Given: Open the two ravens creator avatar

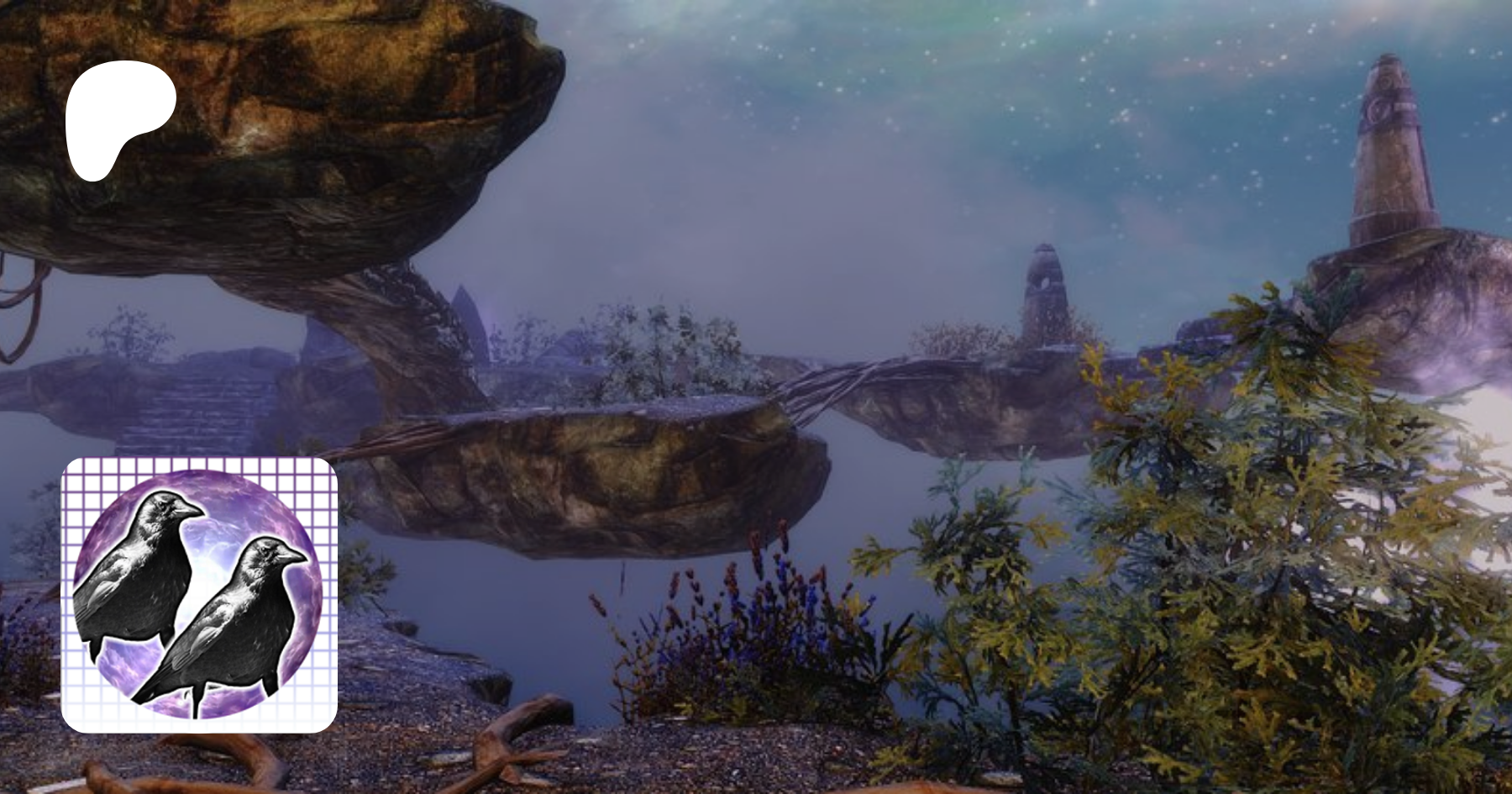Looking at the screenshot, I should (199, 595).
